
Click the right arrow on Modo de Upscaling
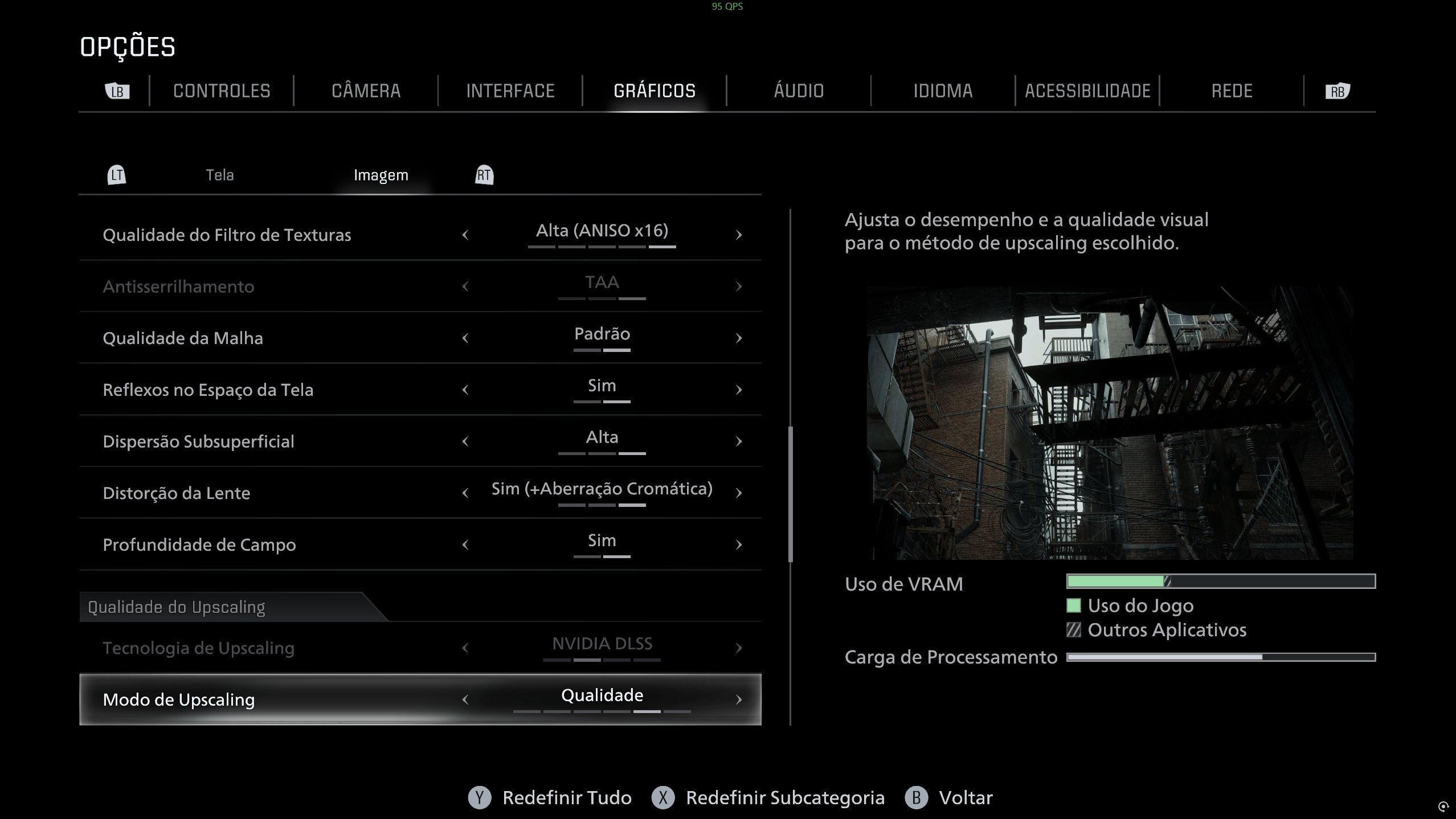pos(739,699)
